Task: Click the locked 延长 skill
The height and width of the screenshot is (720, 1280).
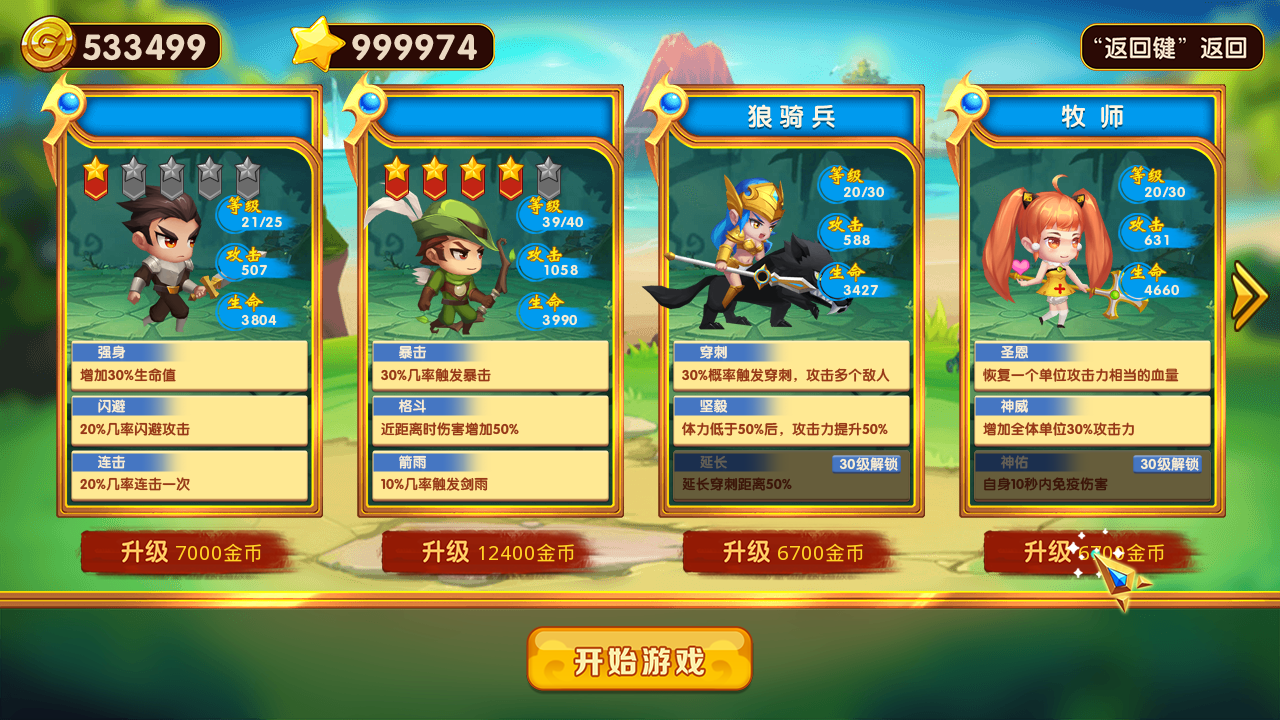Action: [x=791, y=475]
